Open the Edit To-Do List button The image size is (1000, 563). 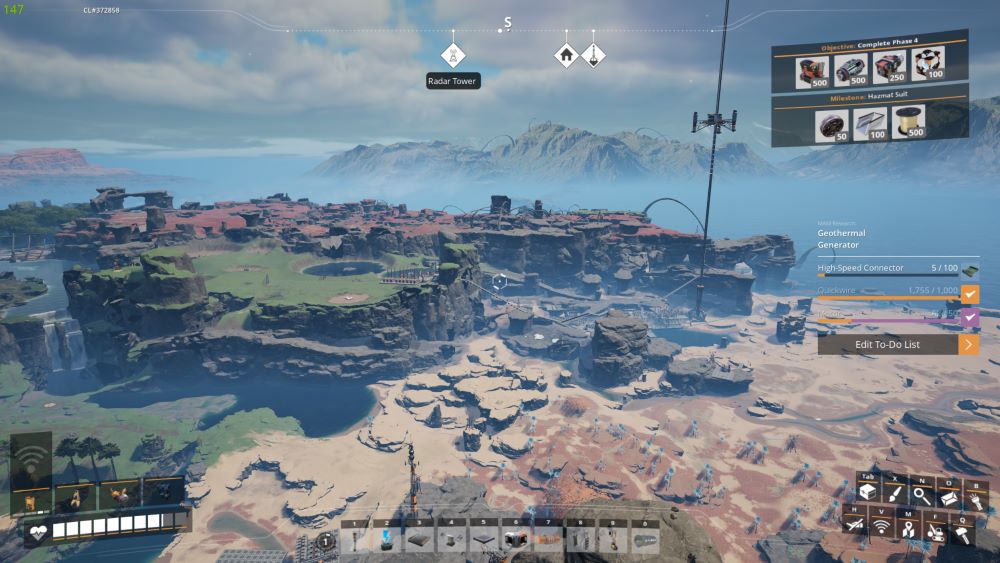click(x=897, y=344)
